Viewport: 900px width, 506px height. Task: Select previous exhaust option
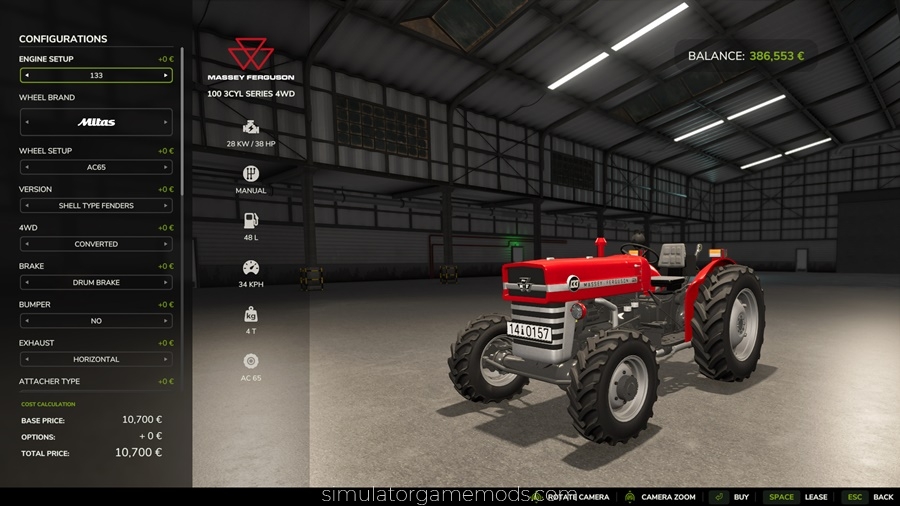(x=26, y=359)
